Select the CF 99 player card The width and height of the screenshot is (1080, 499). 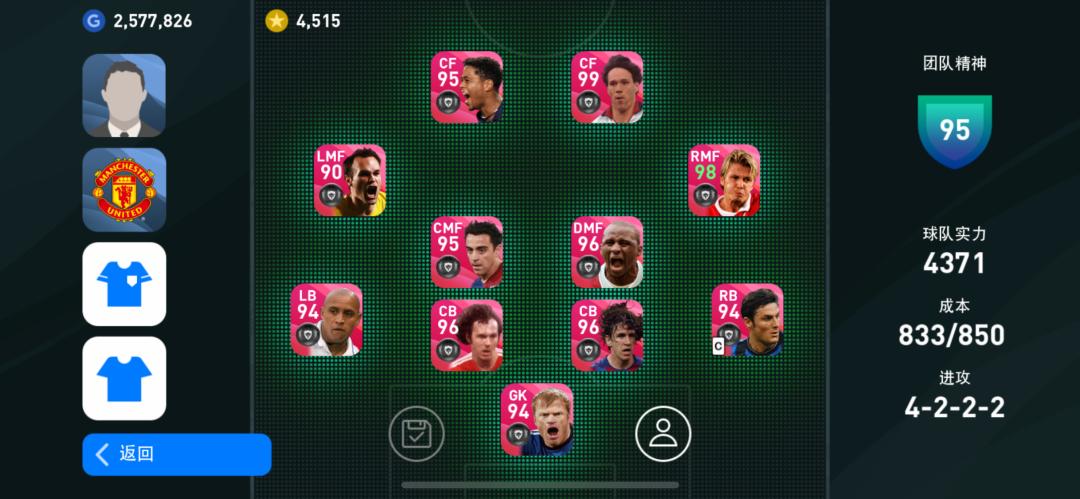[x=607, y=87]
